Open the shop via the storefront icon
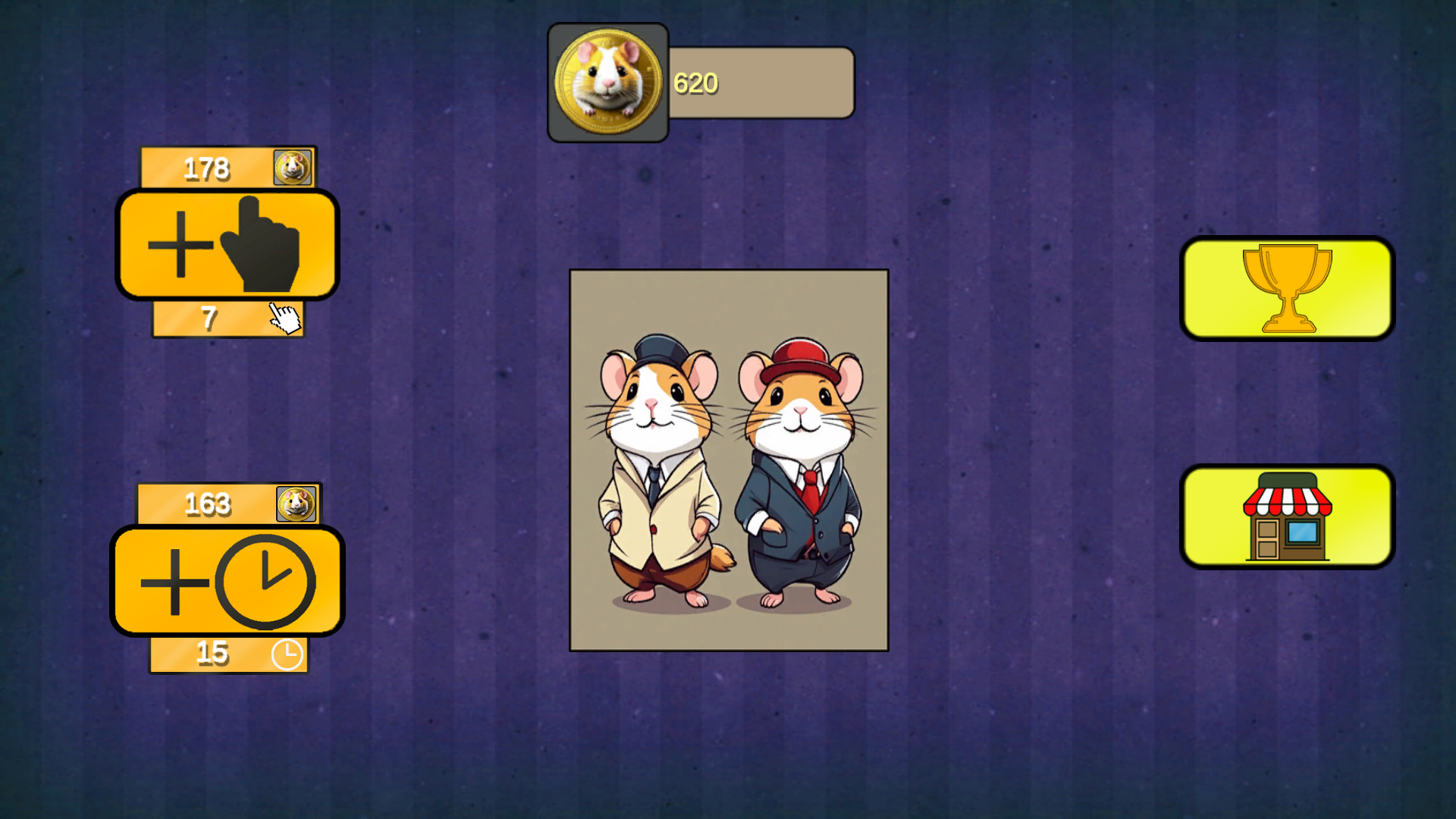The image size is (1456, 819). point(1287,516)
